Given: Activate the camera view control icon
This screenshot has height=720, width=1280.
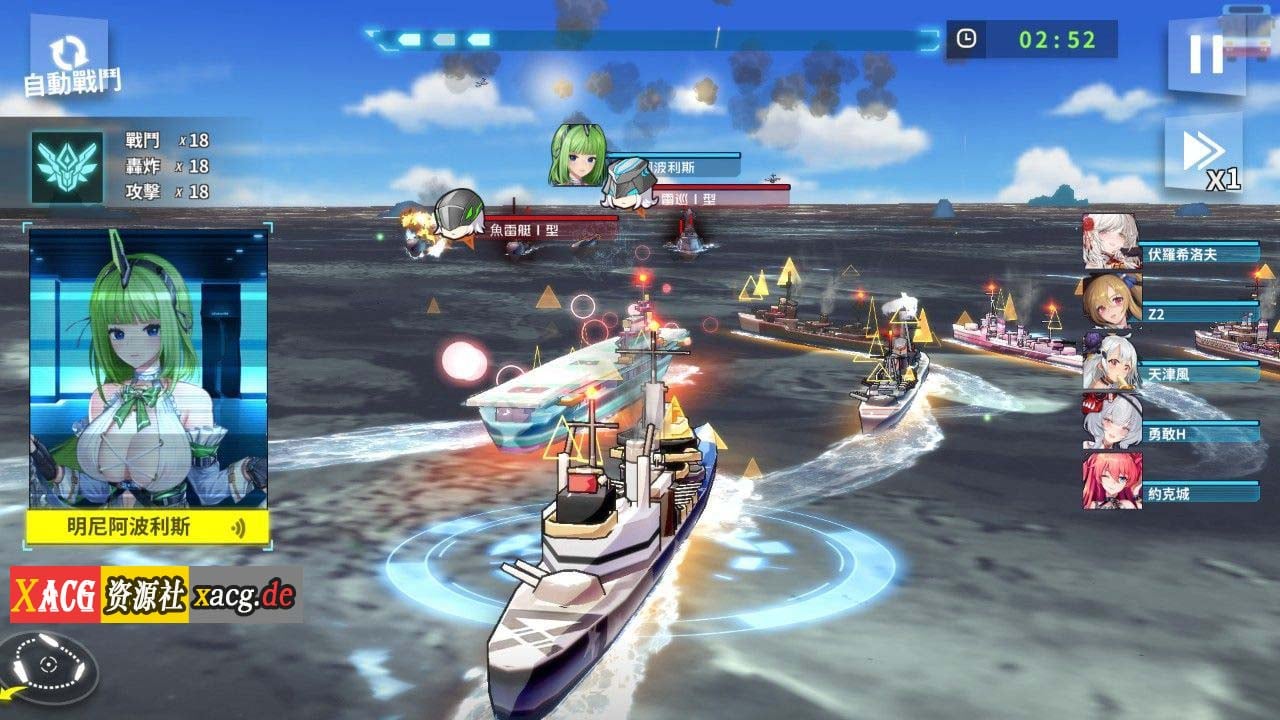Looking at the screenshot, I should [x=48, y=666].
